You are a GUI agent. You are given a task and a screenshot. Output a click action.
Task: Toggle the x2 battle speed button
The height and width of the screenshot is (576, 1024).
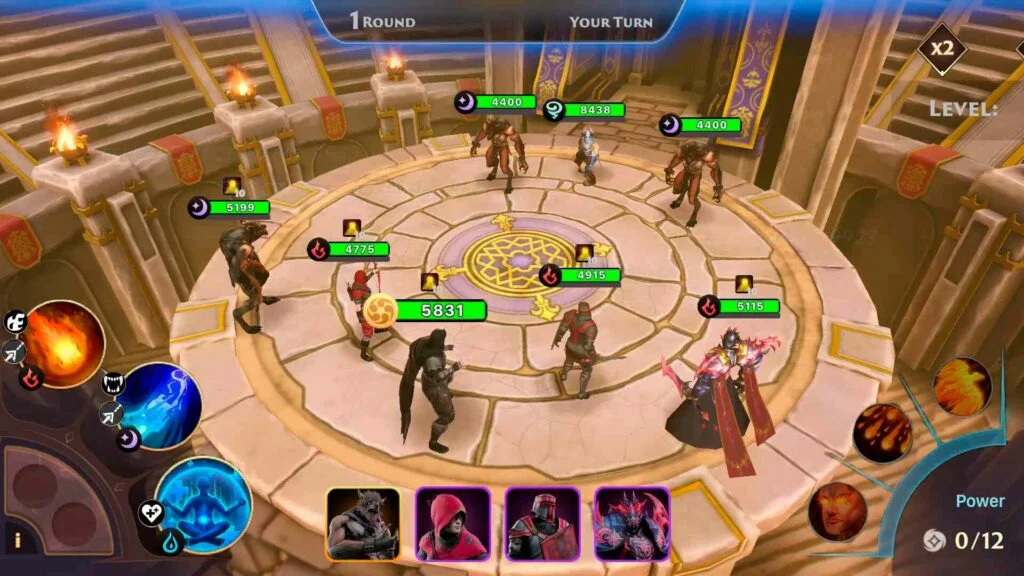(x=943, y=49)
